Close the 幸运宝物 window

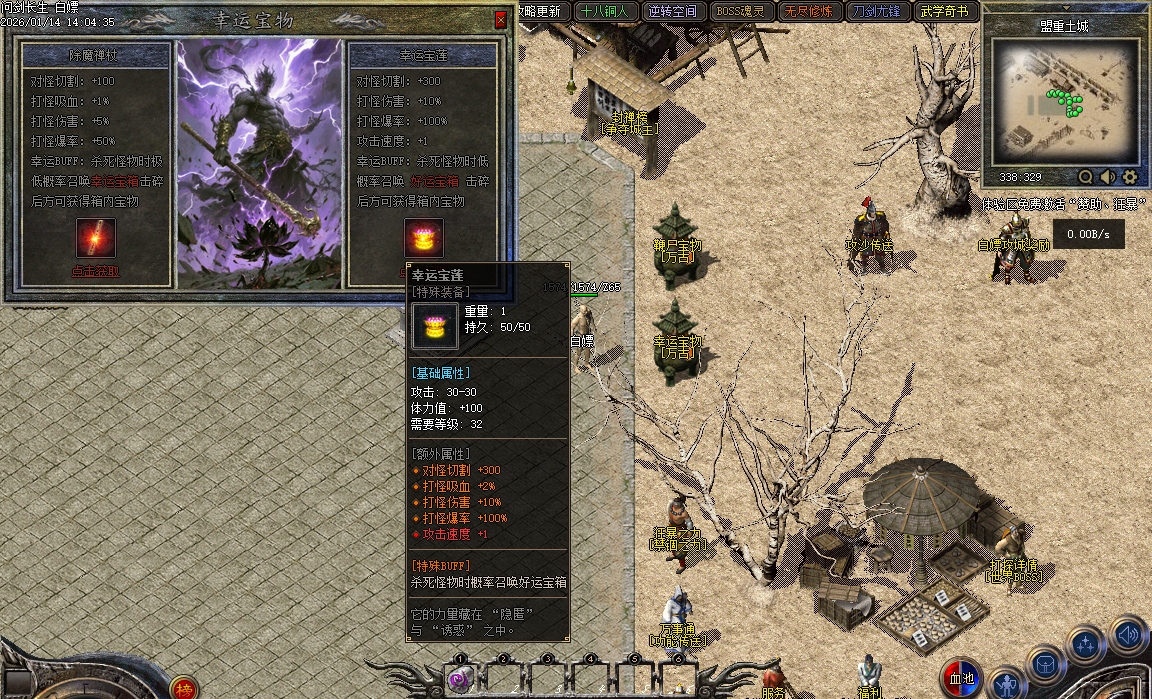[500, 20]
